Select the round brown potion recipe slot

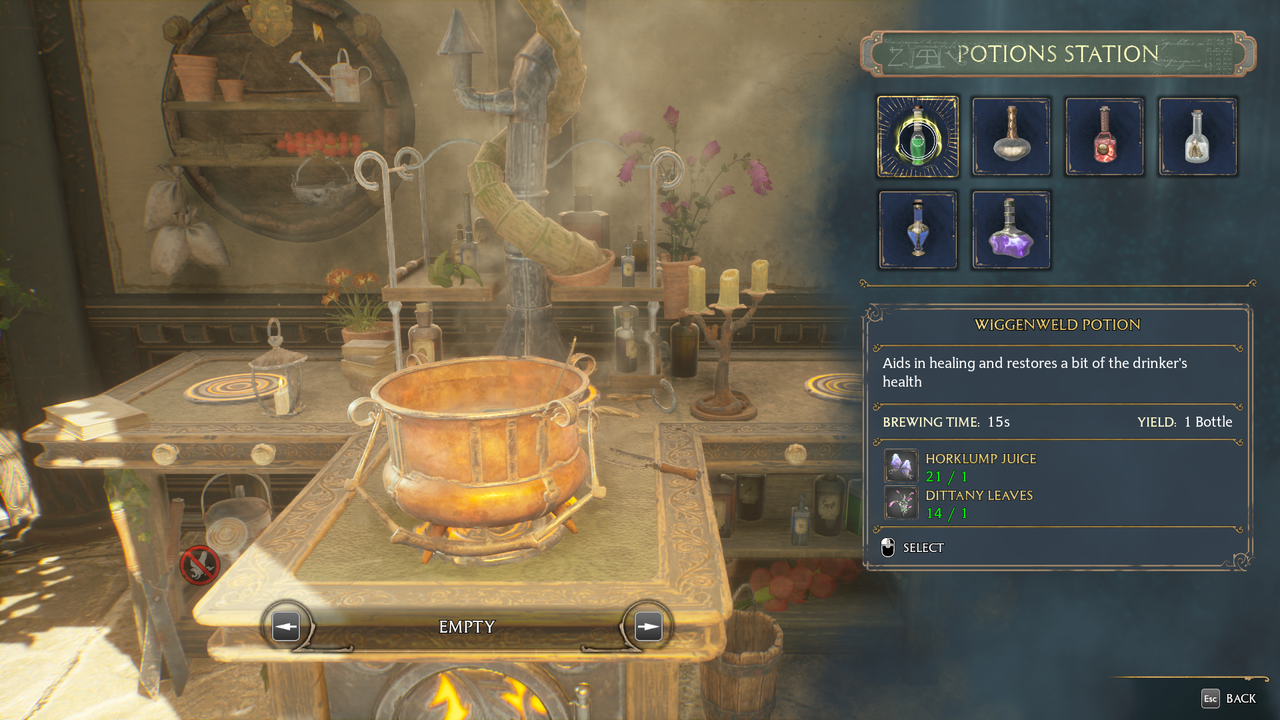pos(1011,136)
